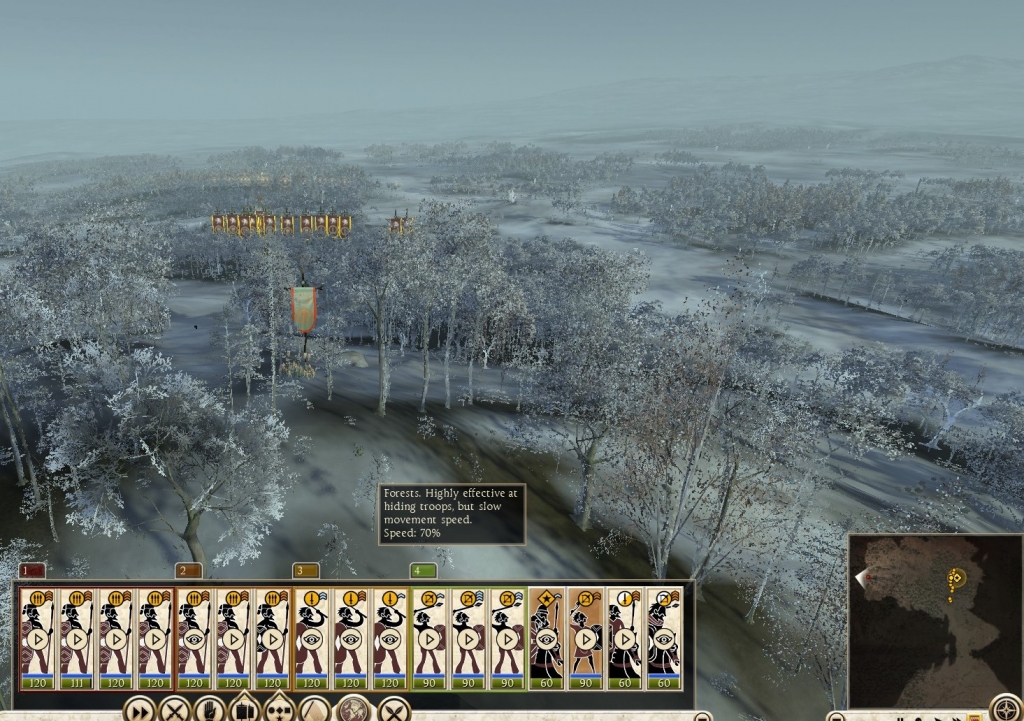This screenshot has height=721, width=1024.
Task: Activate the raised-hand halt button
Action: (209, 710)
